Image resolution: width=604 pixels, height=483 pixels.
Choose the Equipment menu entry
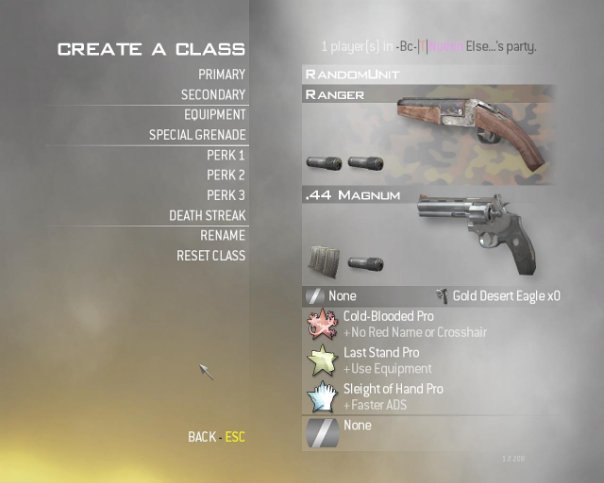pos(214,115)
